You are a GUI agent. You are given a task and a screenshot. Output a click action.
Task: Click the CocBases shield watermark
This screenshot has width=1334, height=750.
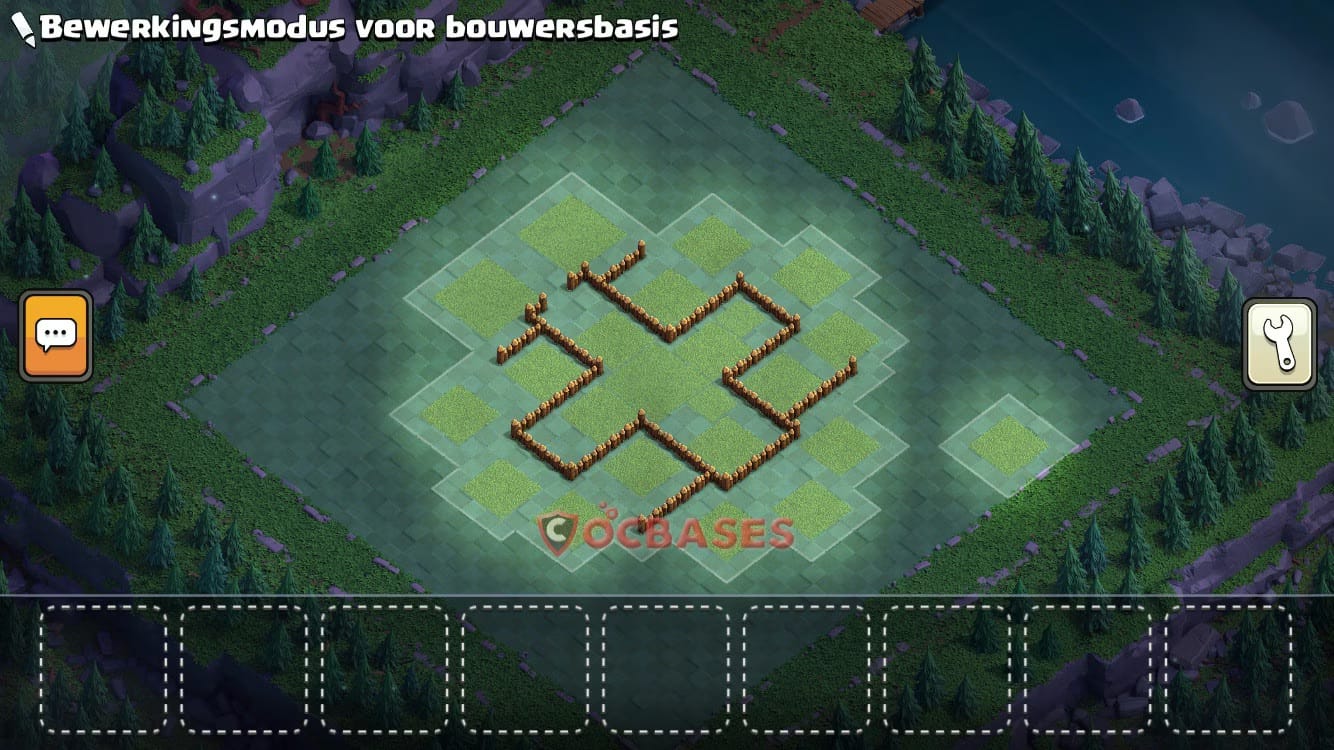[558, 531]
